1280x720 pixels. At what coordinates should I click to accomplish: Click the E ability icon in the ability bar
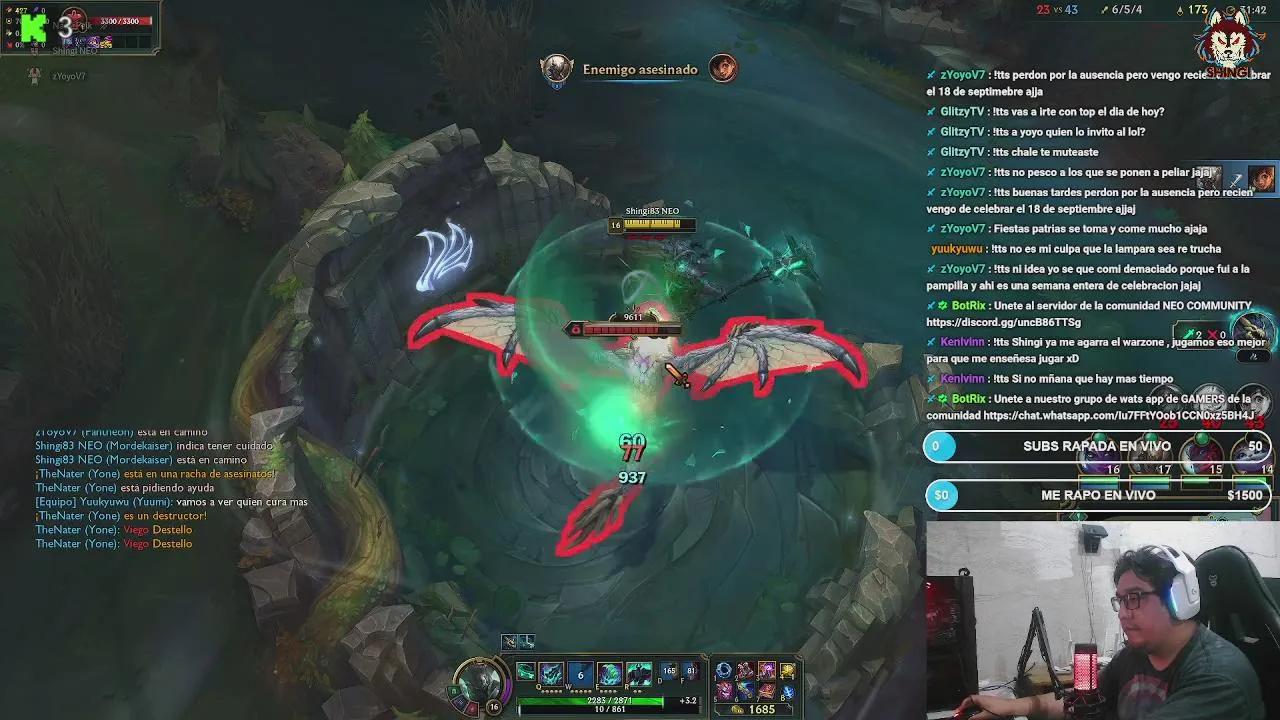click(x=608, y=673)
